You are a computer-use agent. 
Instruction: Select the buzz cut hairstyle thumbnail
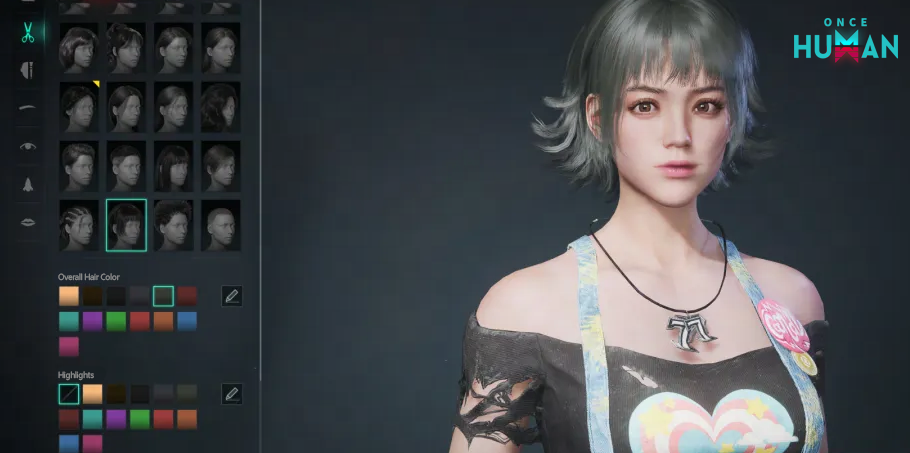coord(220,225)
